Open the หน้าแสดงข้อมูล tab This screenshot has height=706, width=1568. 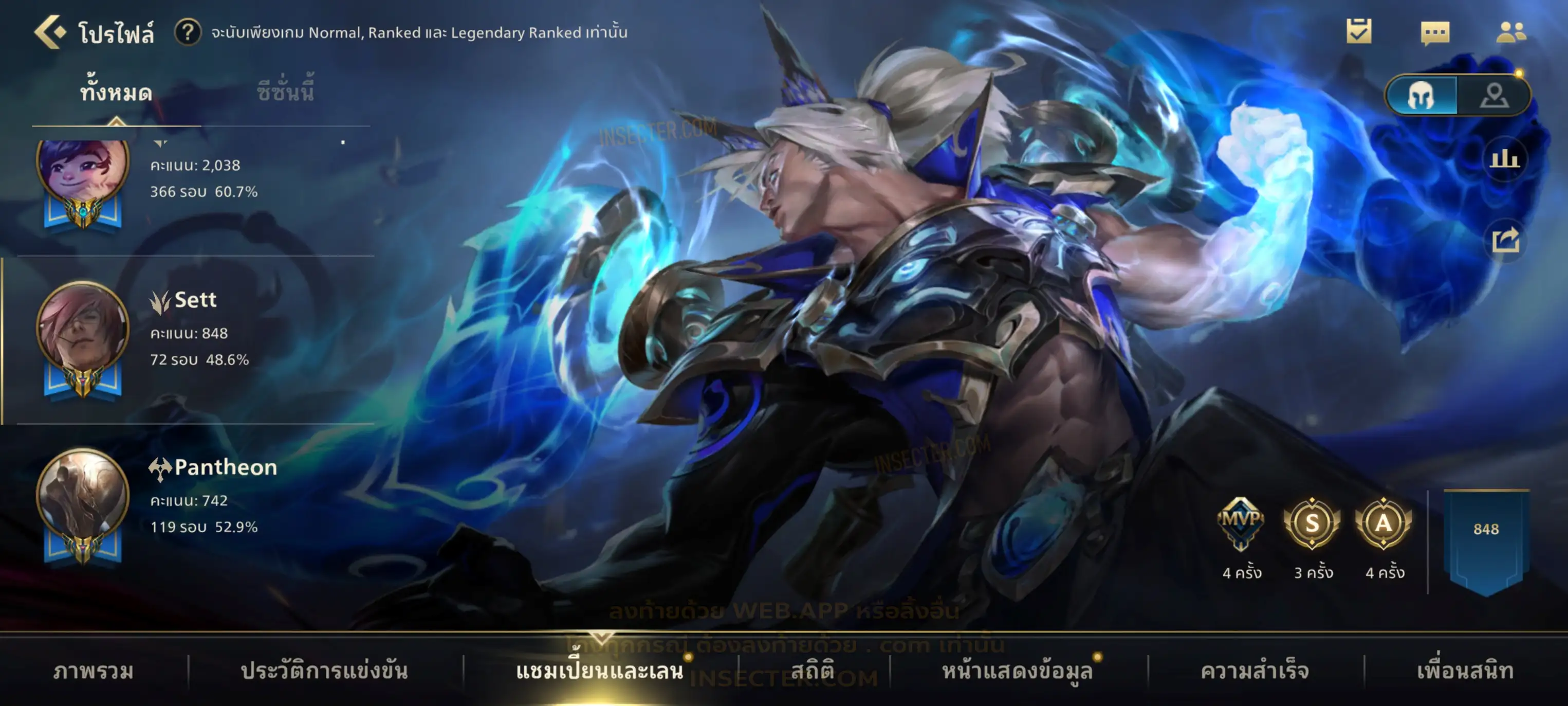(x=1017, y=671)
